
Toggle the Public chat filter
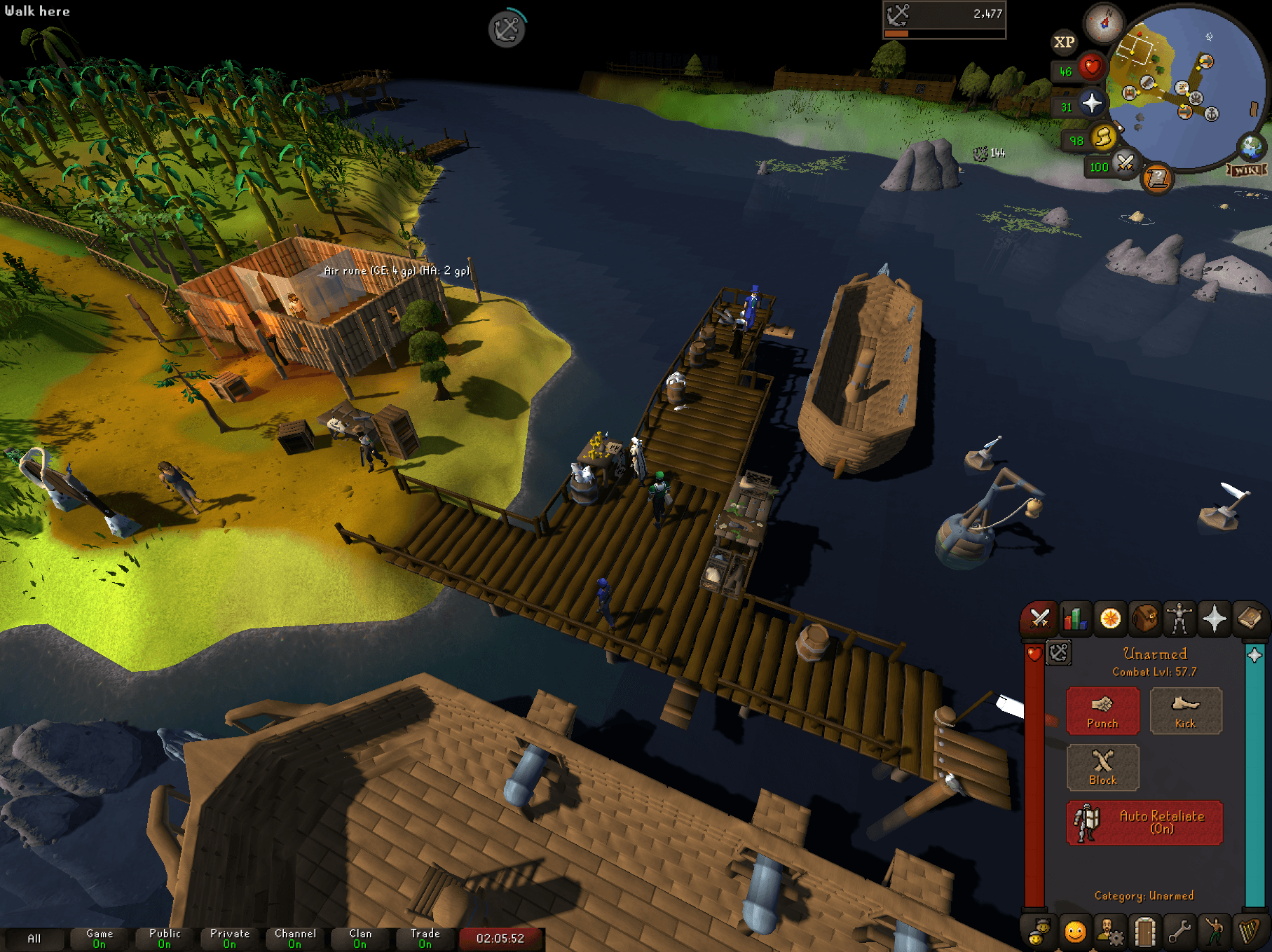click(163, 939)
